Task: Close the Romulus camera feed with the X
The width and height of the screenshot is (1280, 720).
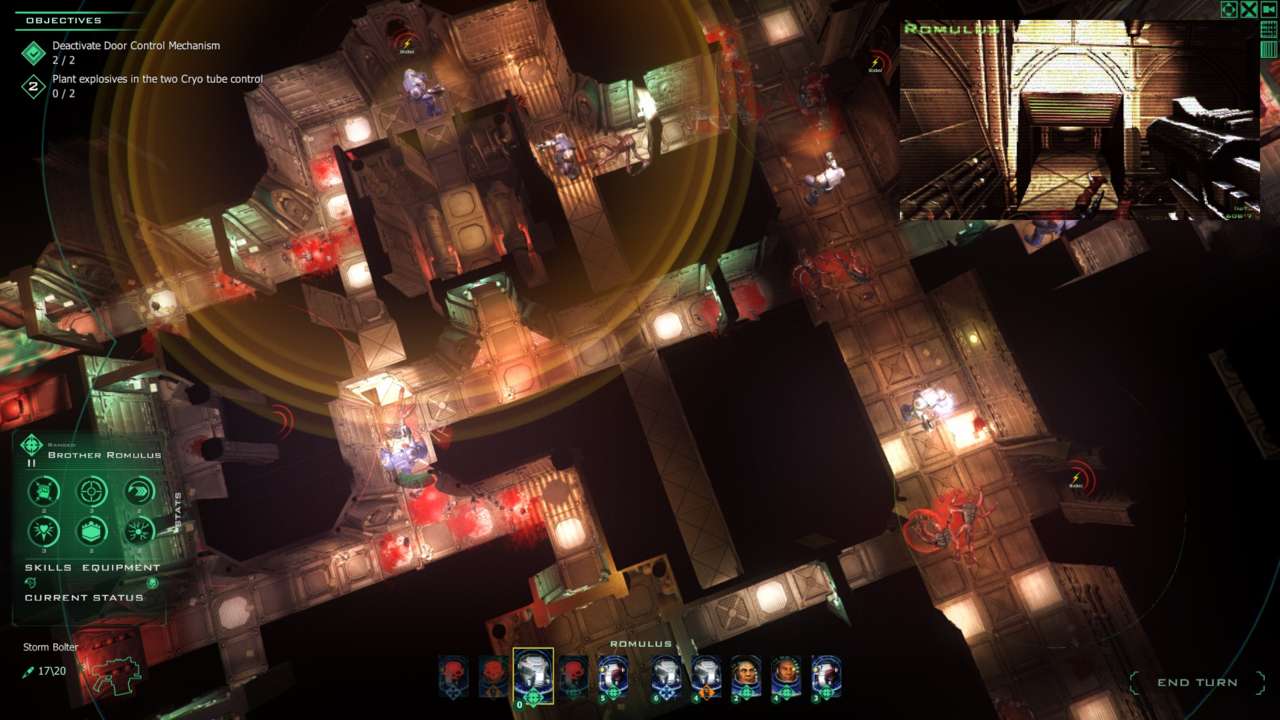Action: 1249,10
